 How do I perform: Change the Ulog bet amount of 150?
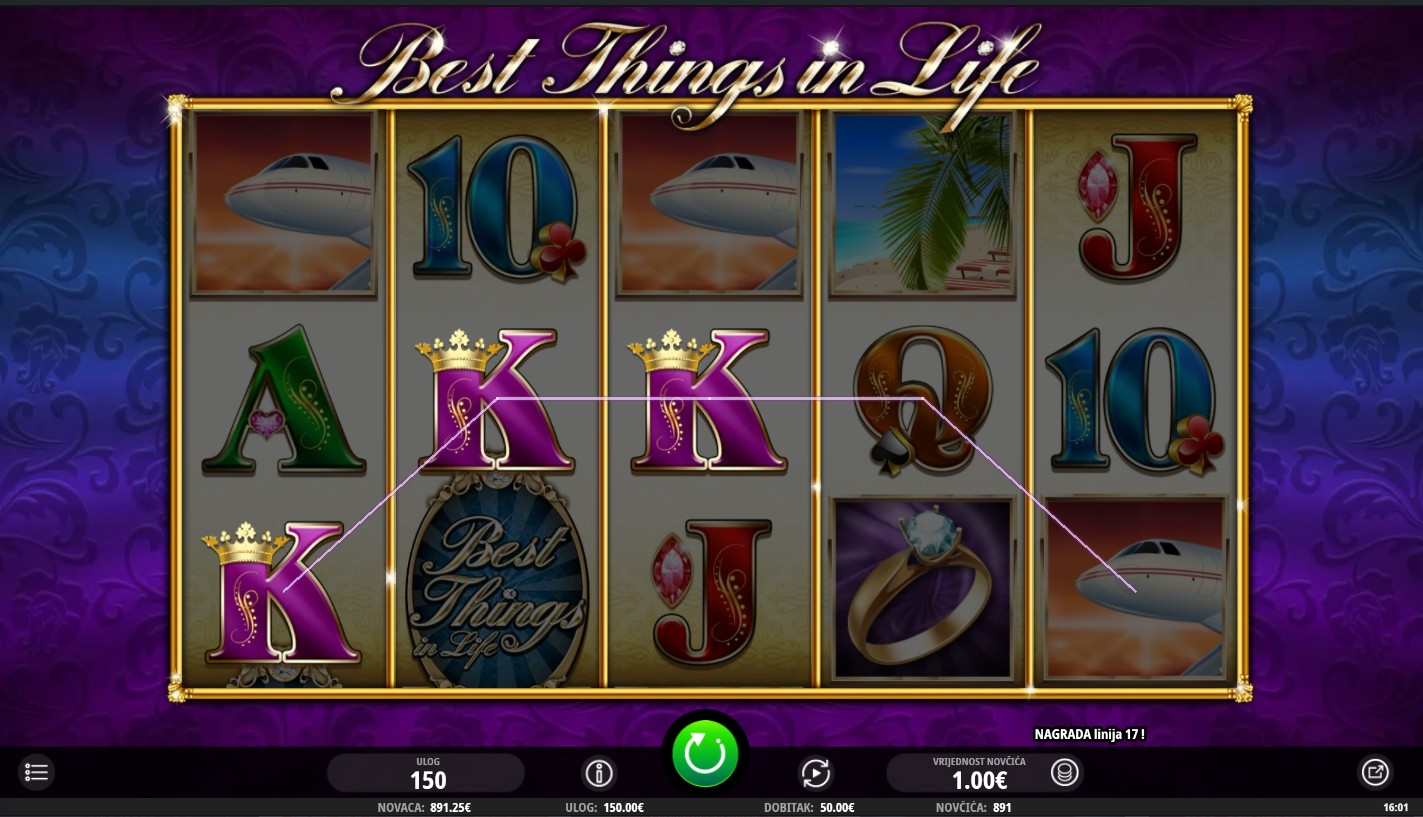pos(427,774)
